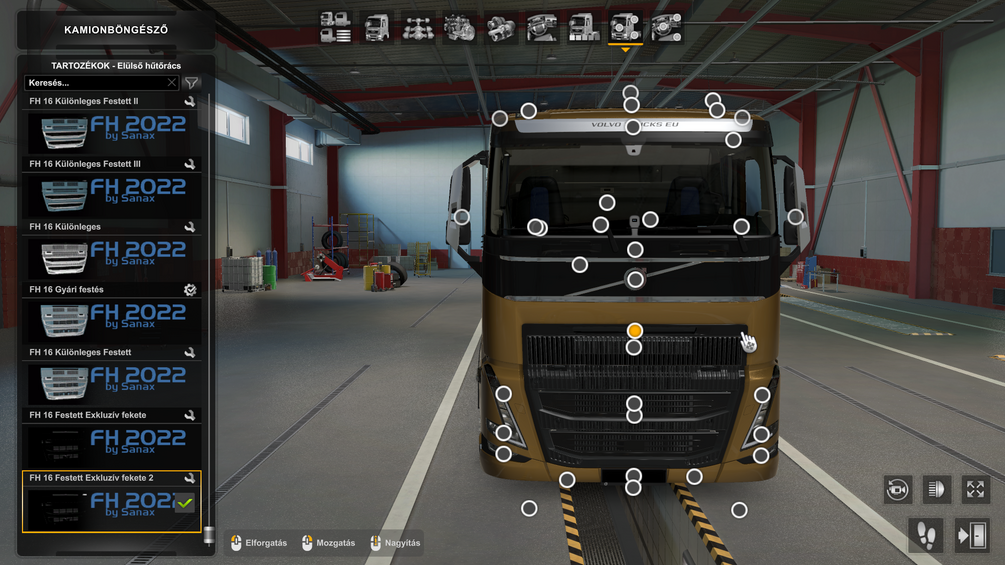Clear the search box with the X

coord(172,83)
